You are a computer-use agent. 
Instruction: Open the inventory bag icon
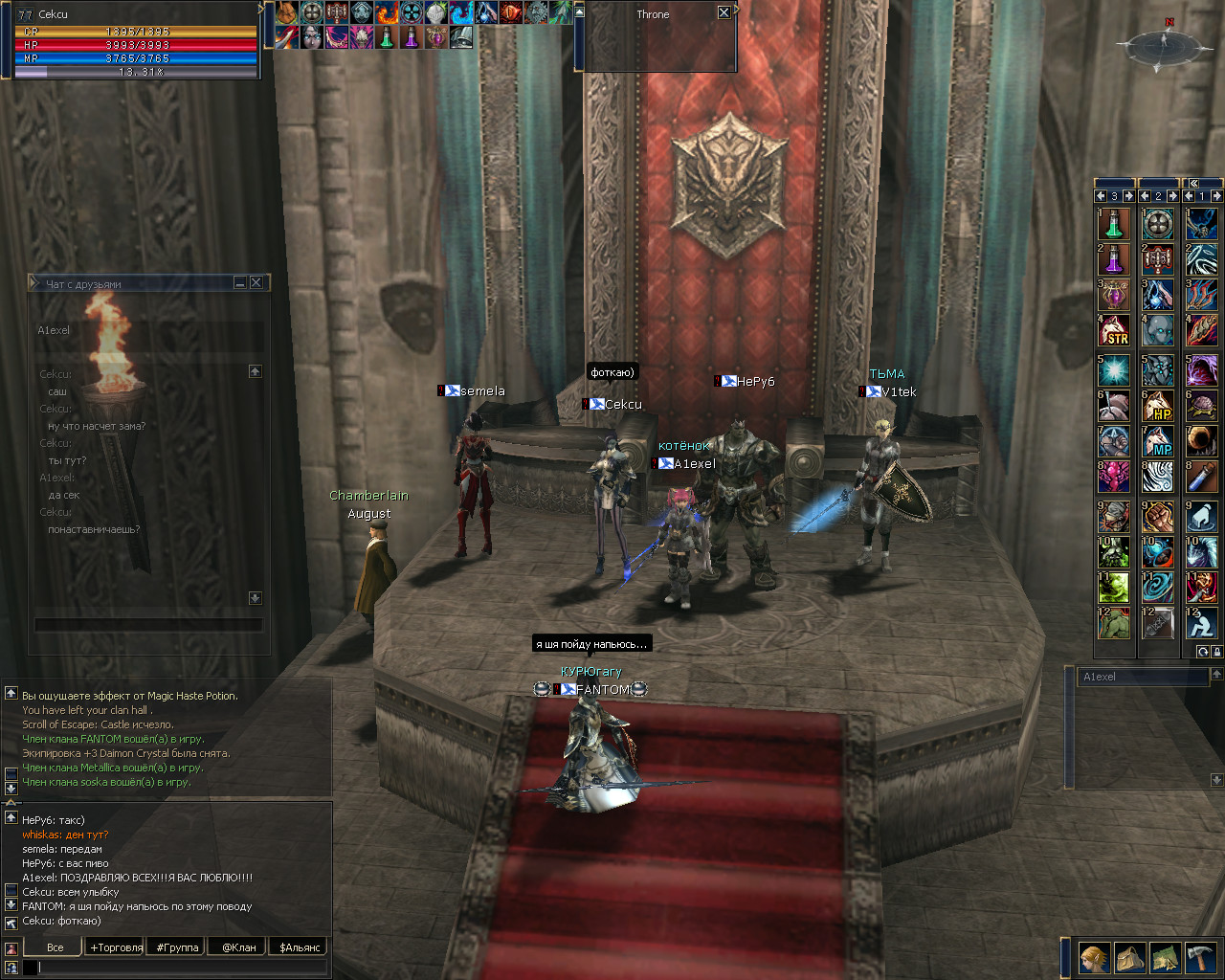1129,957
